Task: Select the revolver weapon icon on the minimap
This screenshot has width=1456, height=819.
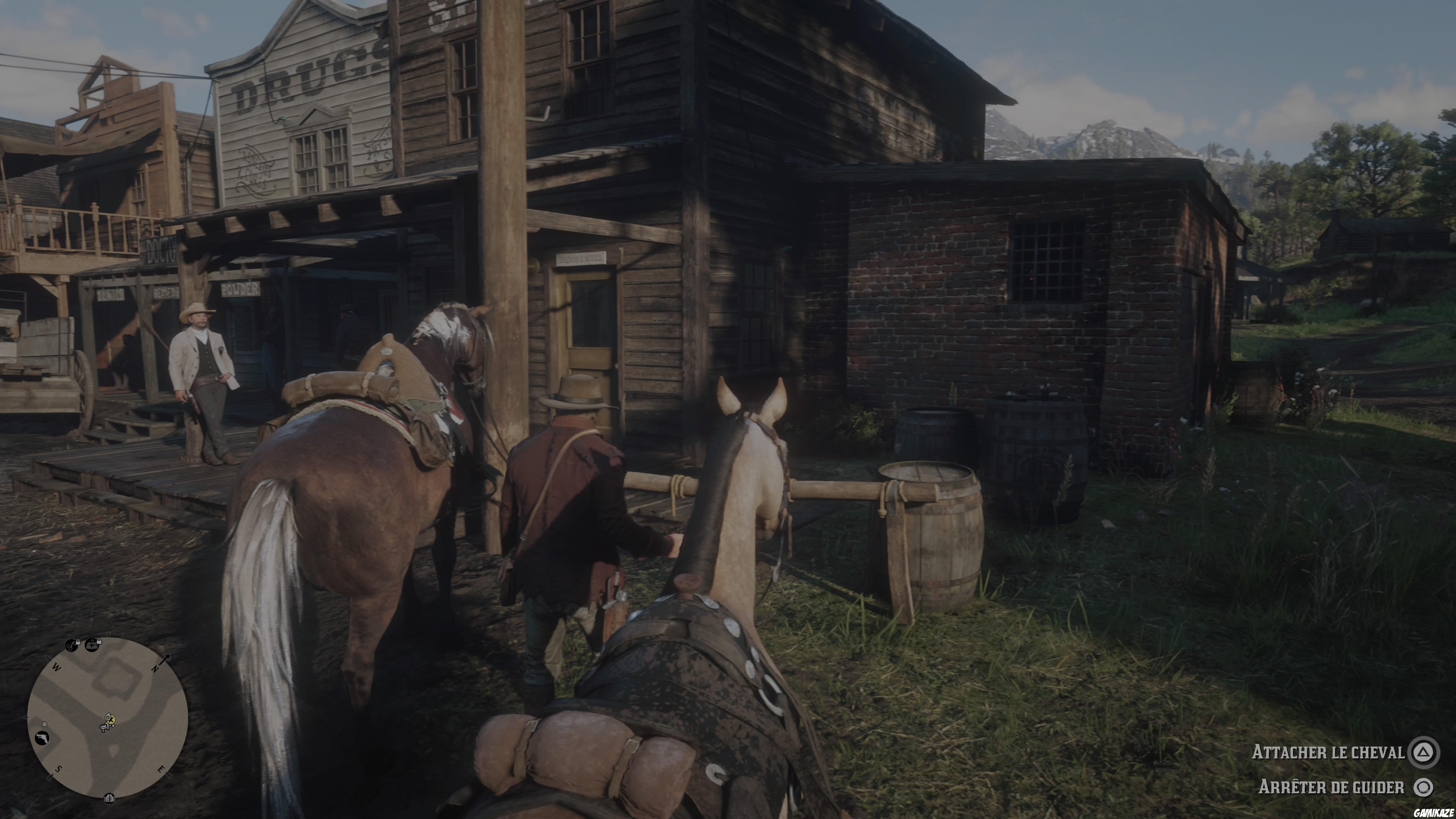Action: [42, 738]
